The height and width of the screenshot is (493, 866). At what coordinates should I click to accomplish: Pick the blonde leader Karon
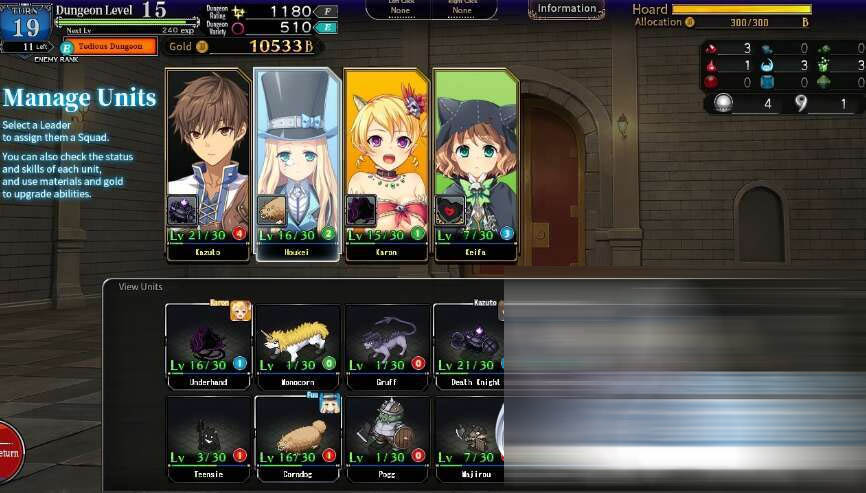(386, 160)
